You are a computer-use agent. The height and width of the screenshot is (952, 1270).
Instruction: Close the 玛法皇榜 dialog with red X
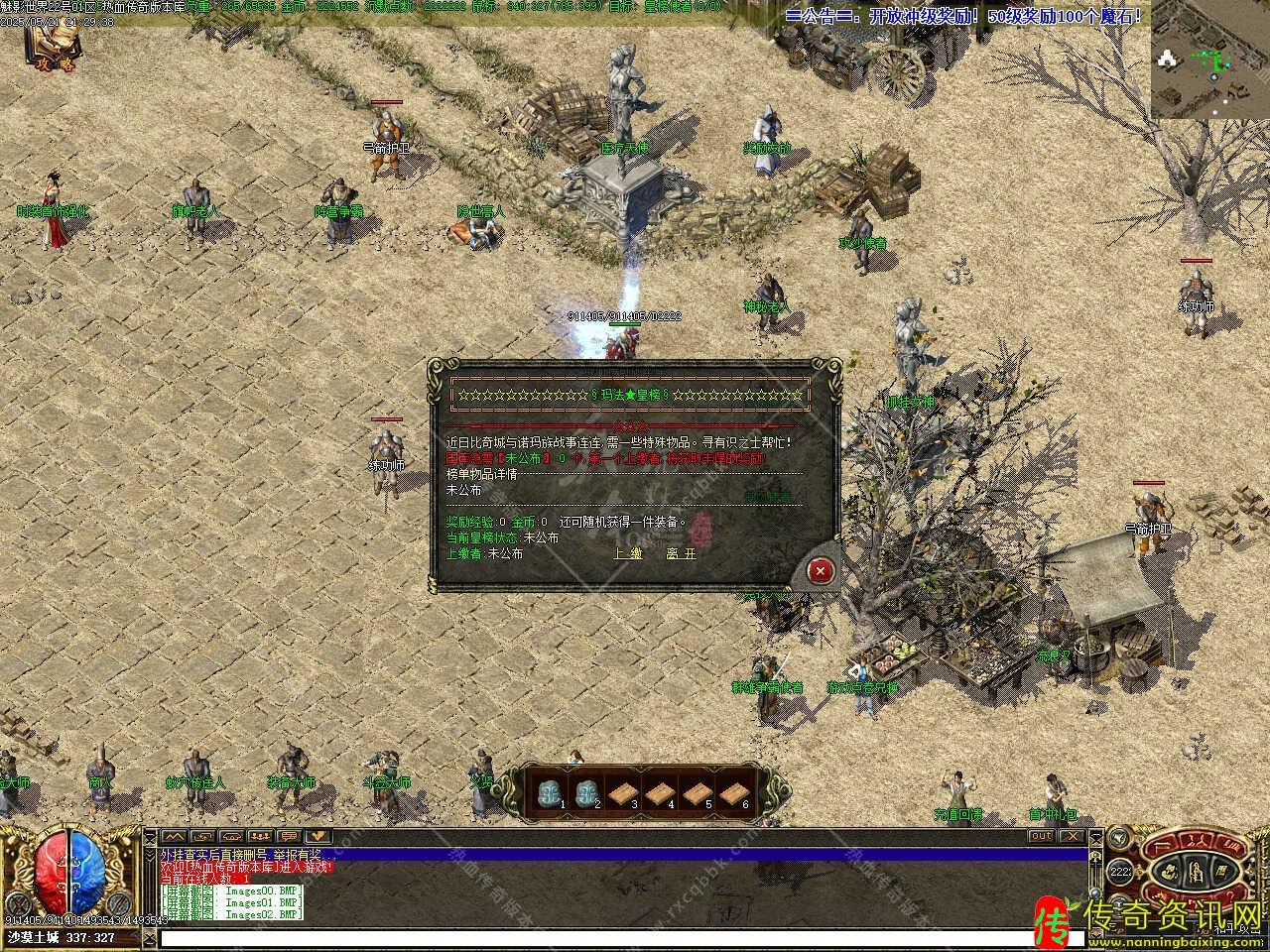[821, 570]
